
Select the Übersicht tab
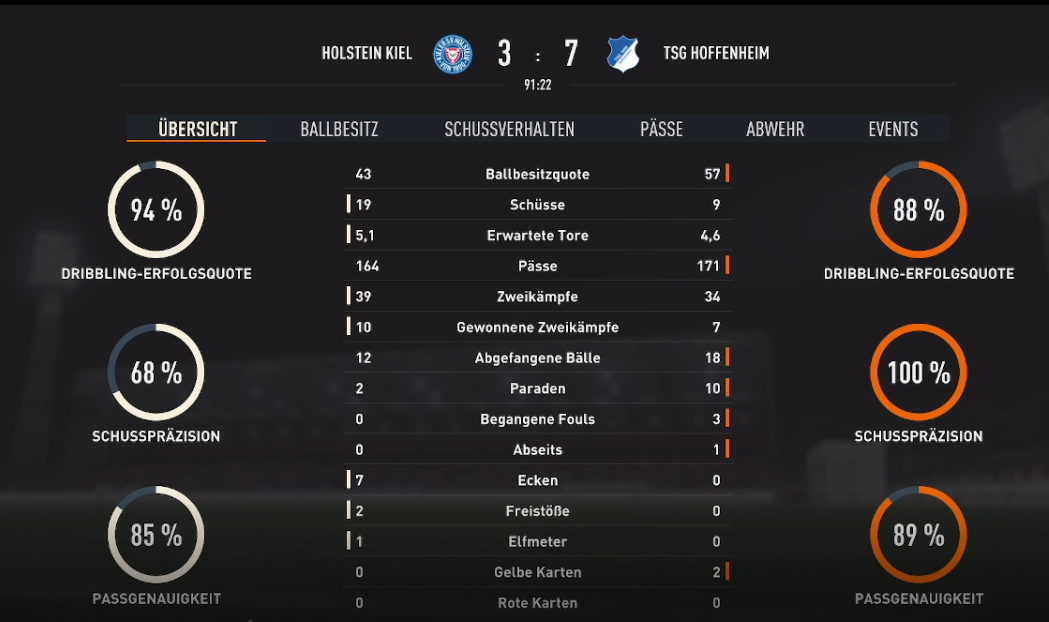pos(197,129)
